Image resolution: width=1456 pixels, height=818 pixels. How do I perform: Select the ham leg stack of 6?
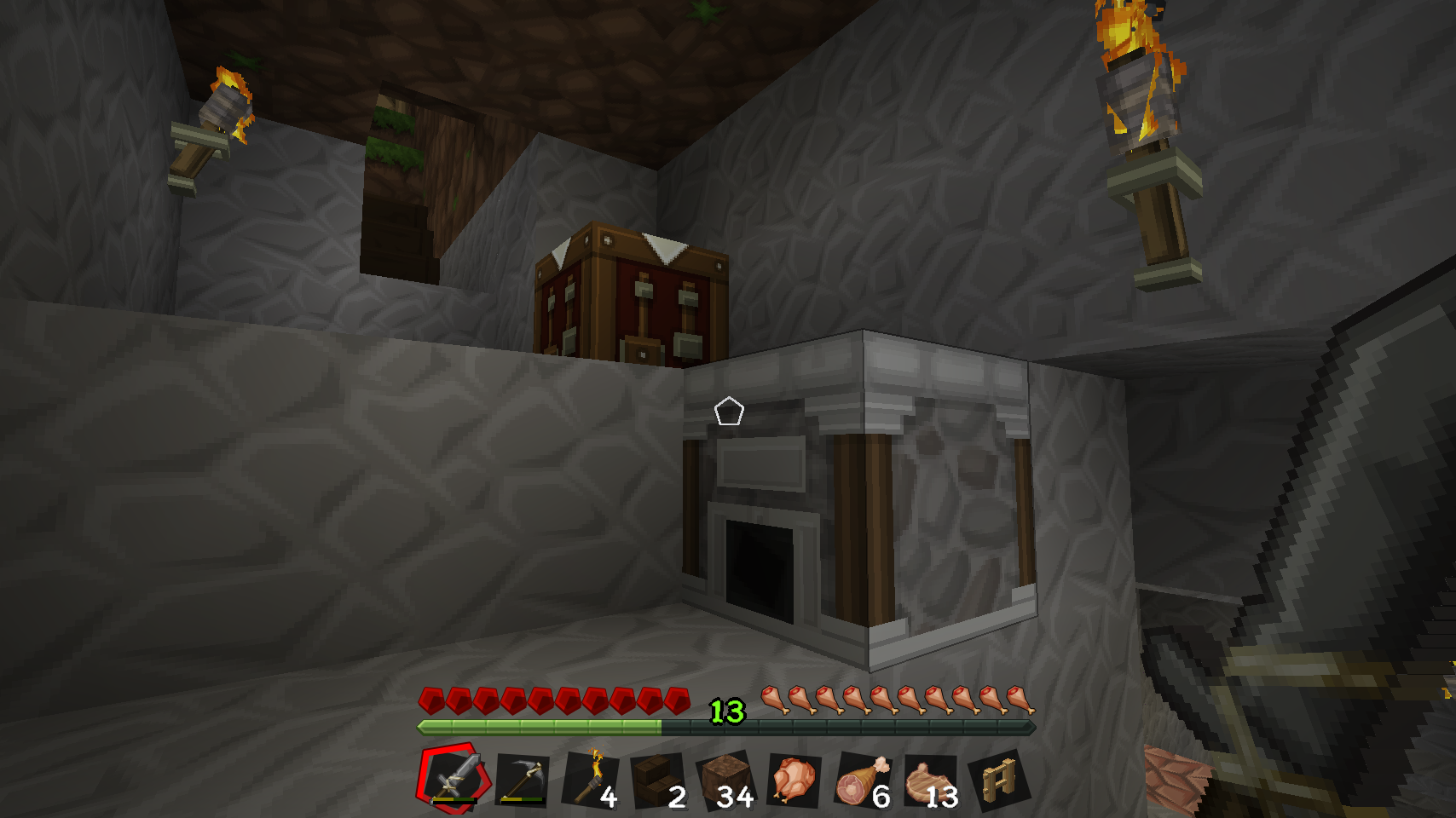(x=863, y=780)
